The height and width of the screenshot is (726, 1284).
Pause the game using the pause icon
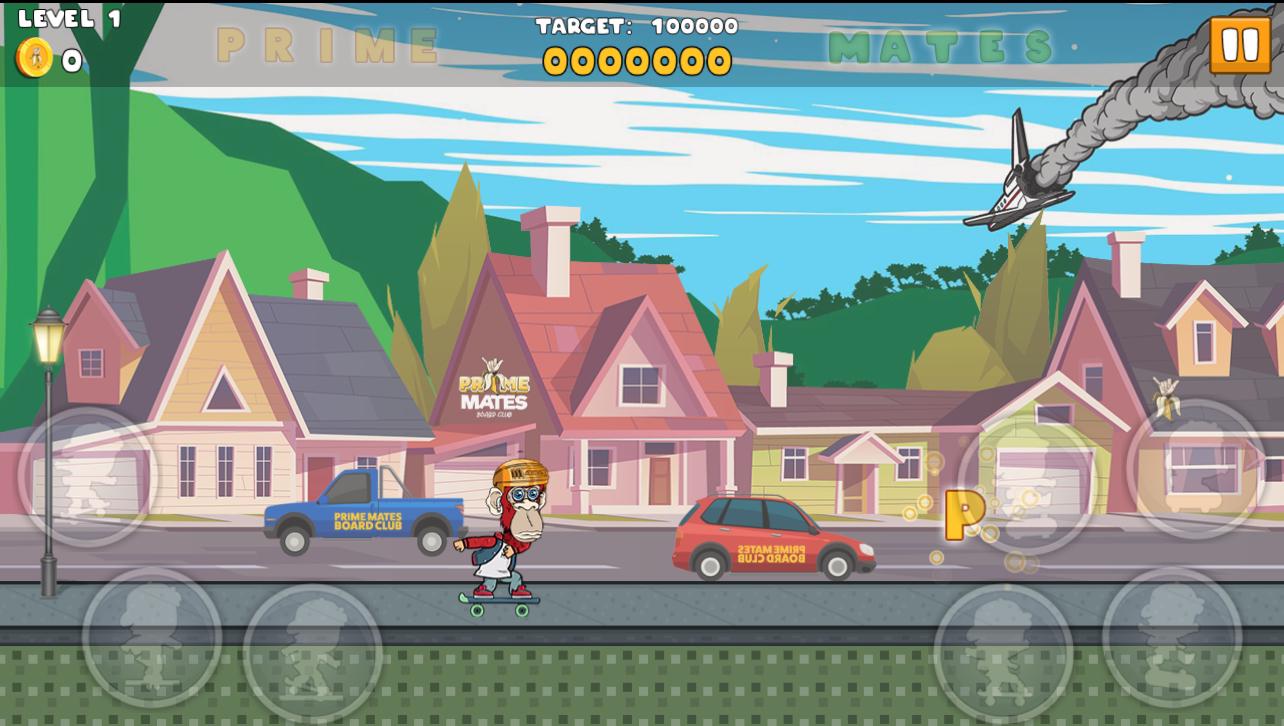(1240, 44)
